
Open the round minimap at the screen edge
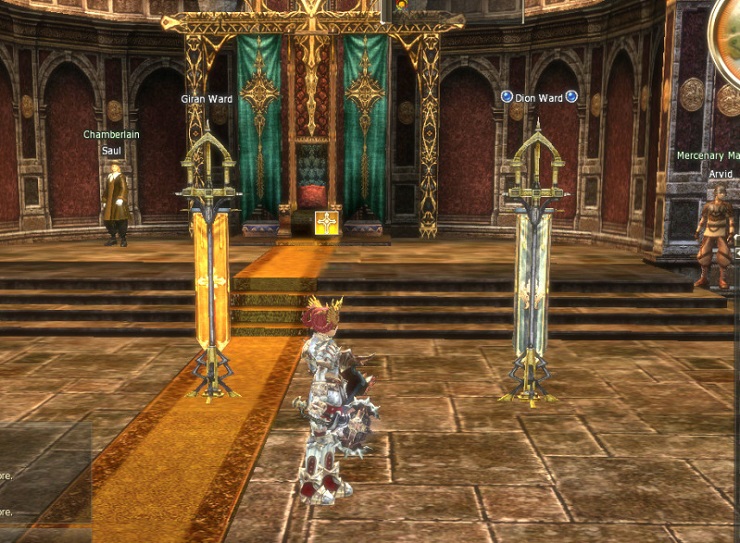[x=726, y=37]
